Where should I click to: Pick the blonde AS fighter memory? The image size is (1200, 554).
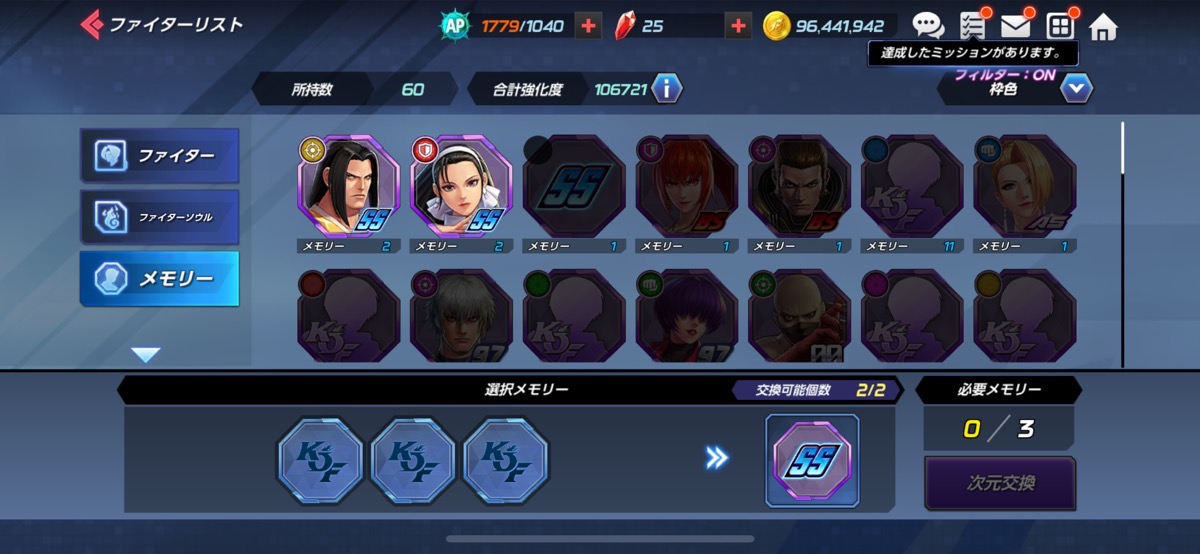pyautogui.click(x=1023, y=186)
